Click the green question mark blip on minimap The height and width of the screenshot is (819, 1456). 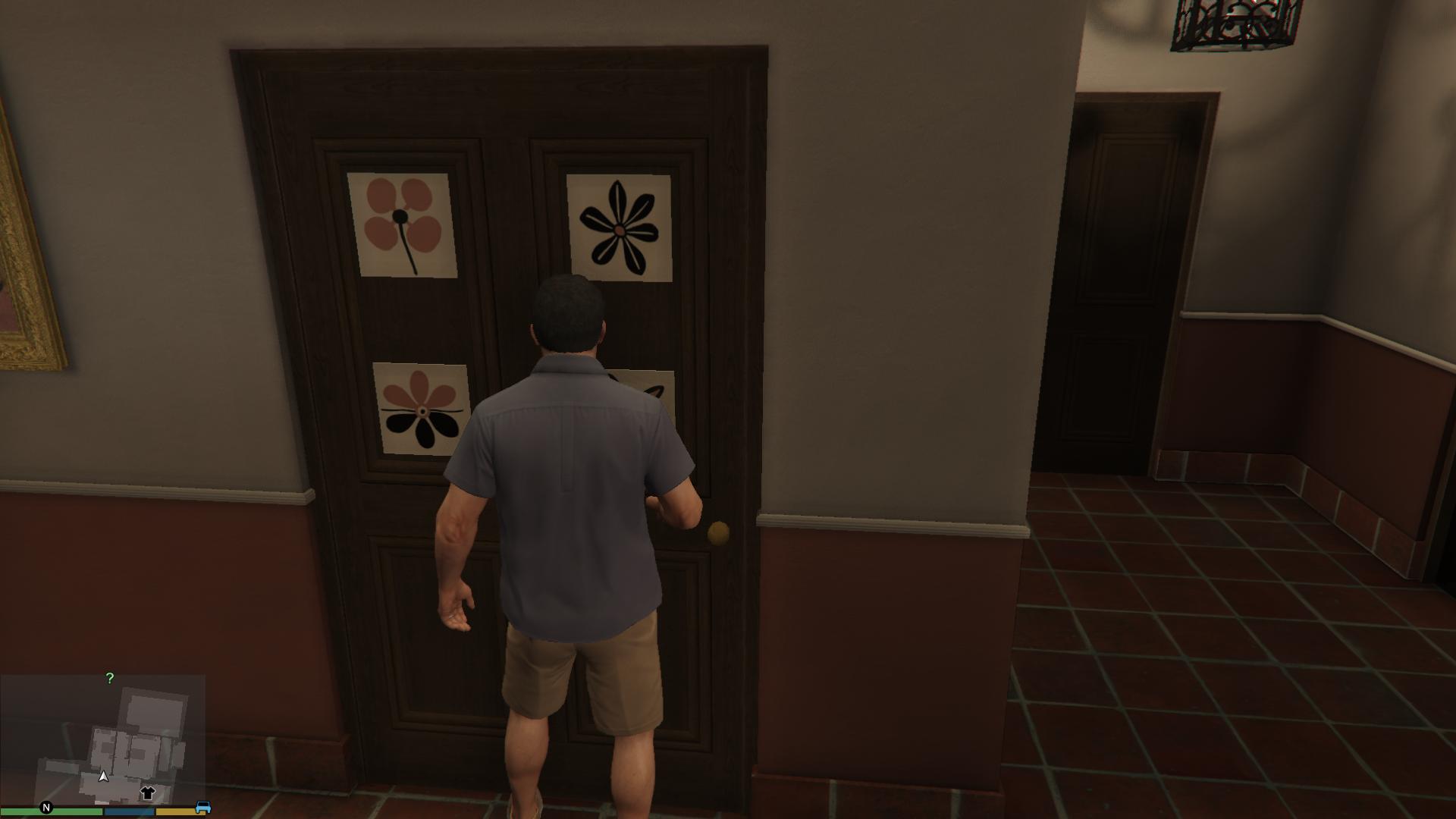110,679
